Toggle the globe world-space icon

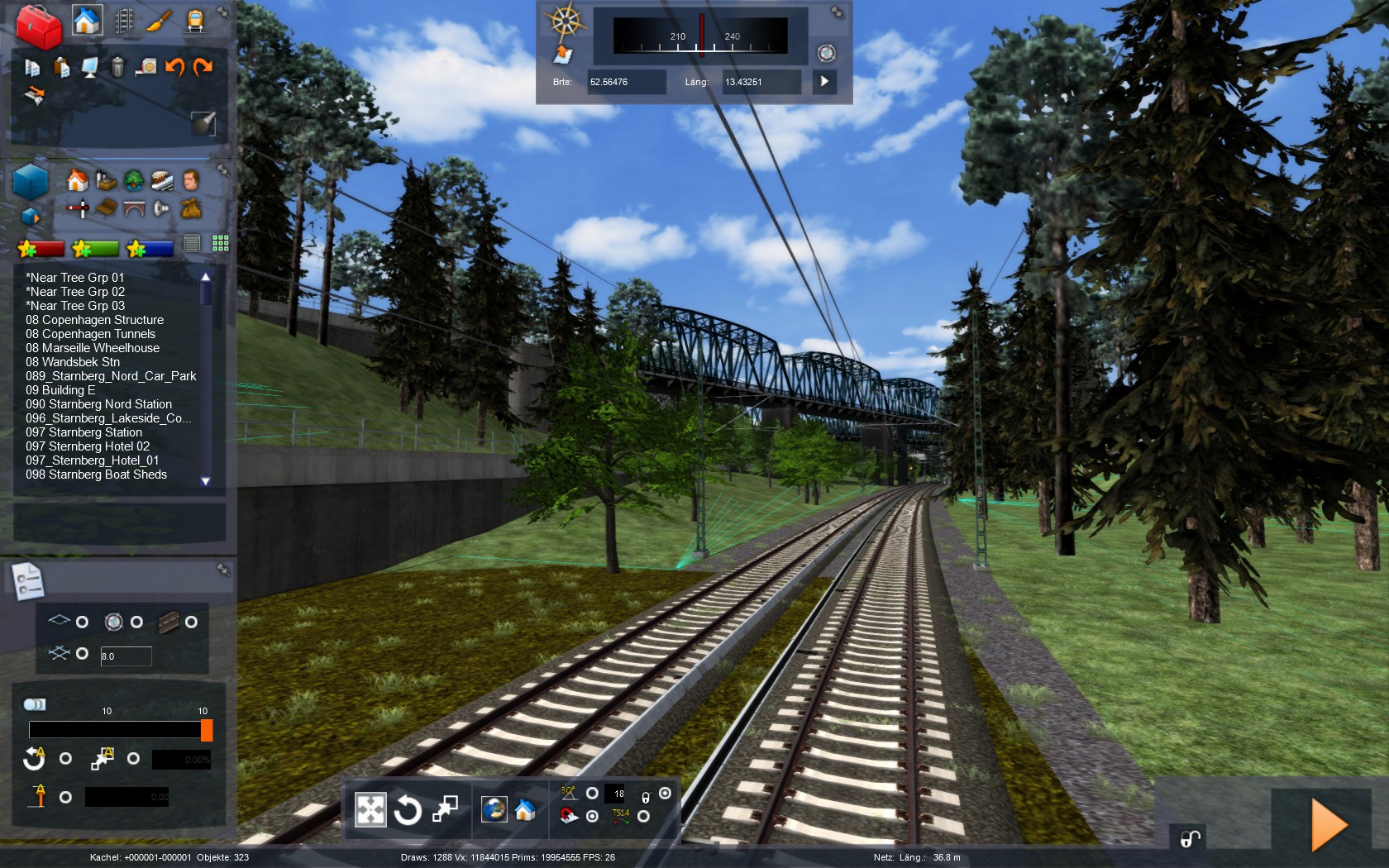pos(494,809)
